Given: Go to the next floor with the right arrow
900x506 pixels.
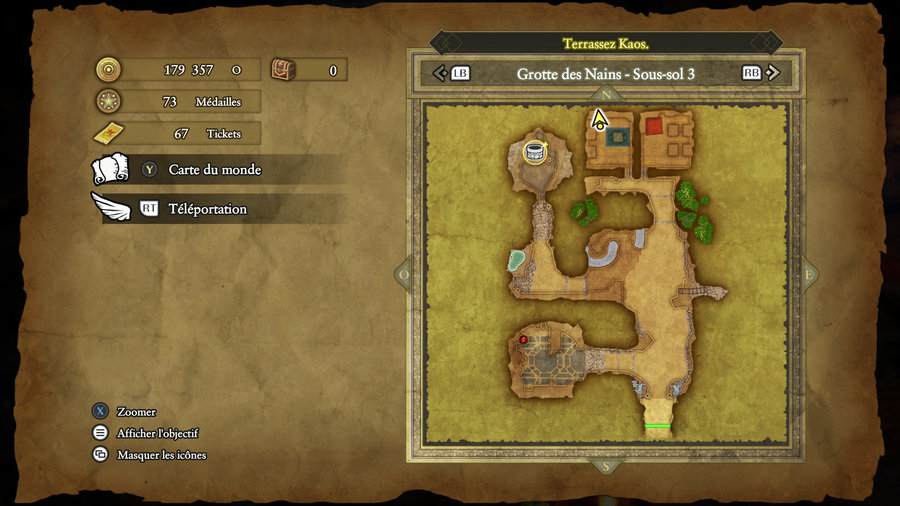Looking at the screenshot, I should 774,73.
